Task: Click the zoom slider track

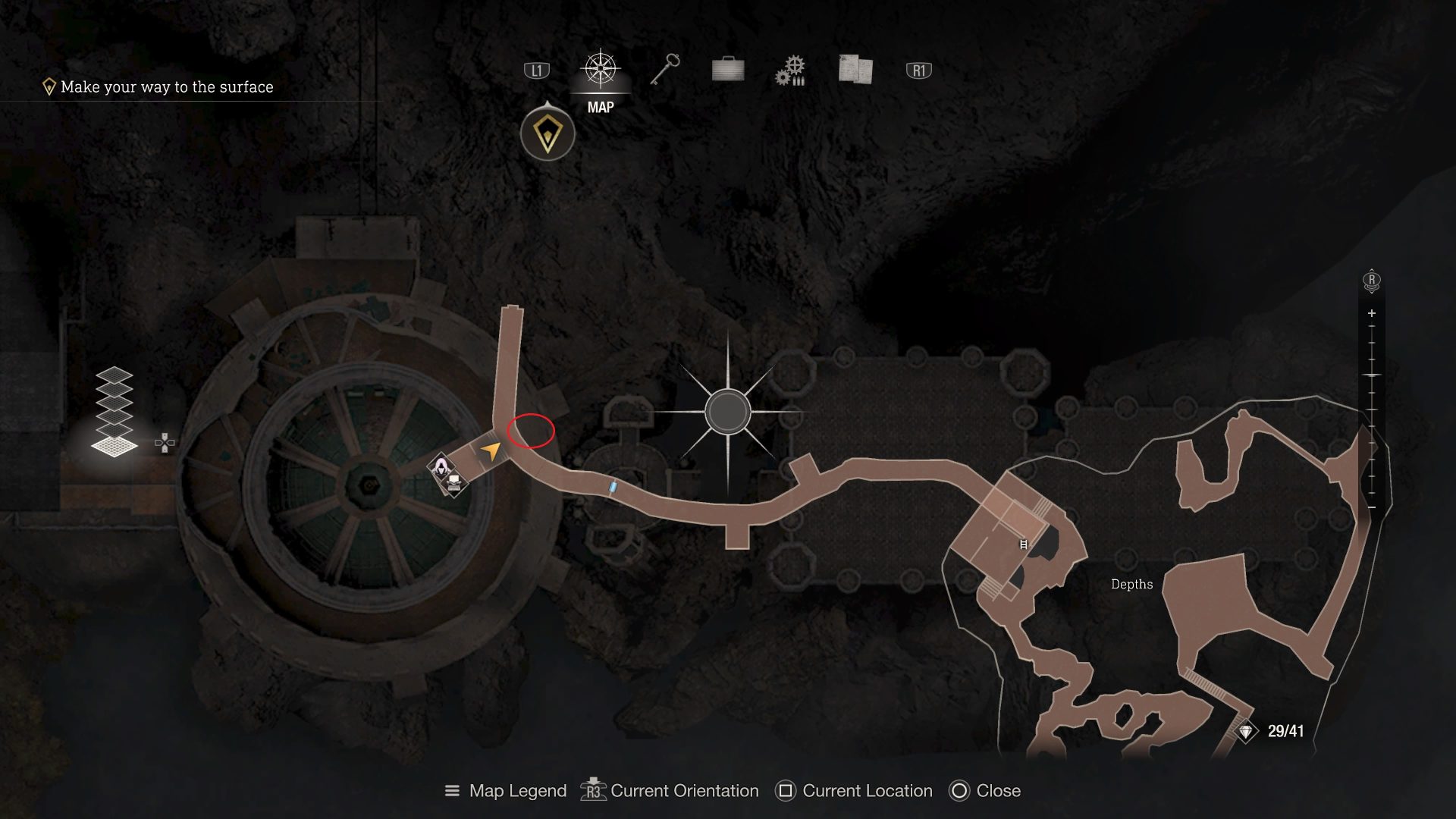Action: click(x=1372, y=409)
